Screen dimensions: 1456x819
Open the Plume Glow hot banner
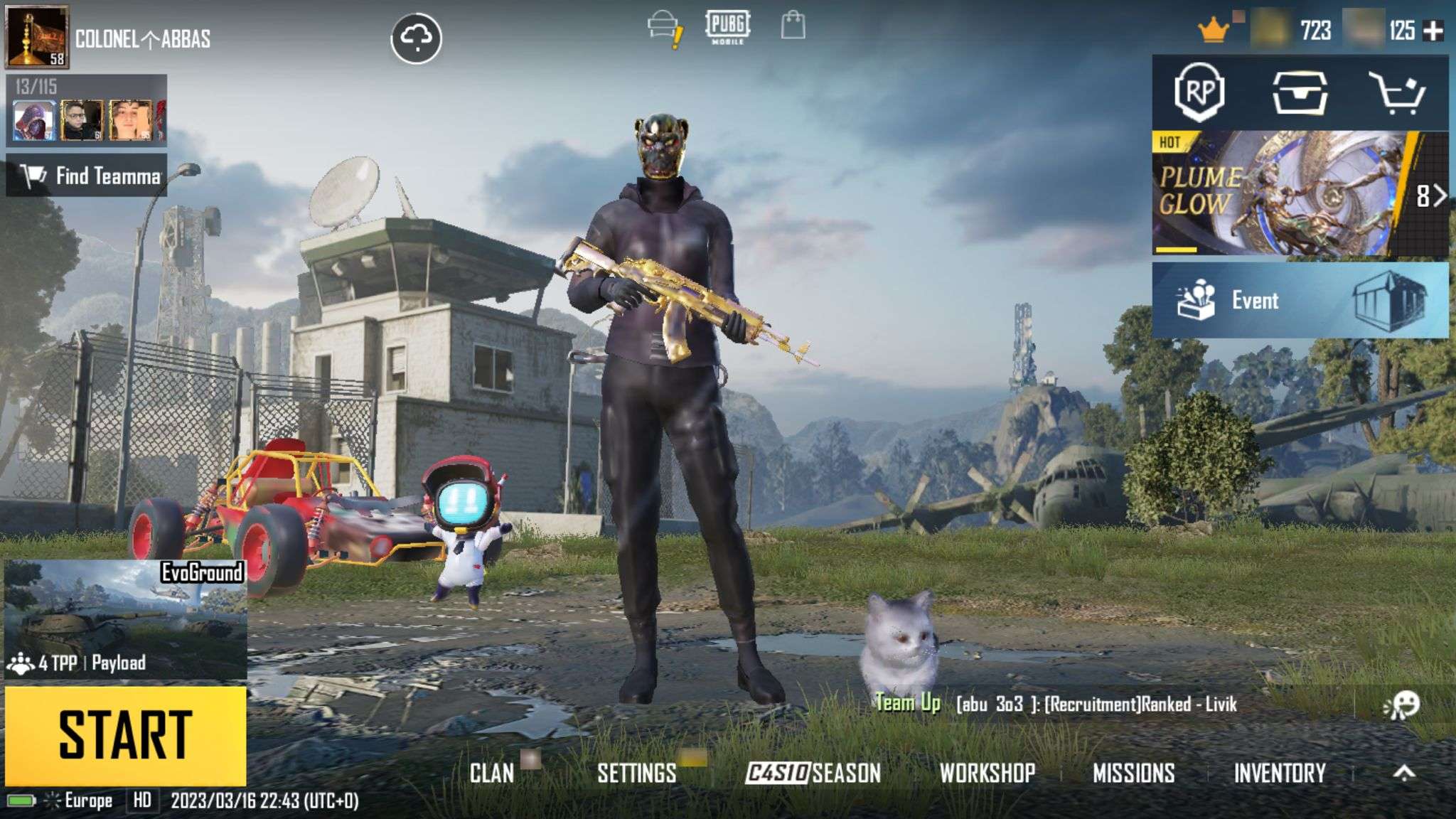click(x=1280, y=193)
